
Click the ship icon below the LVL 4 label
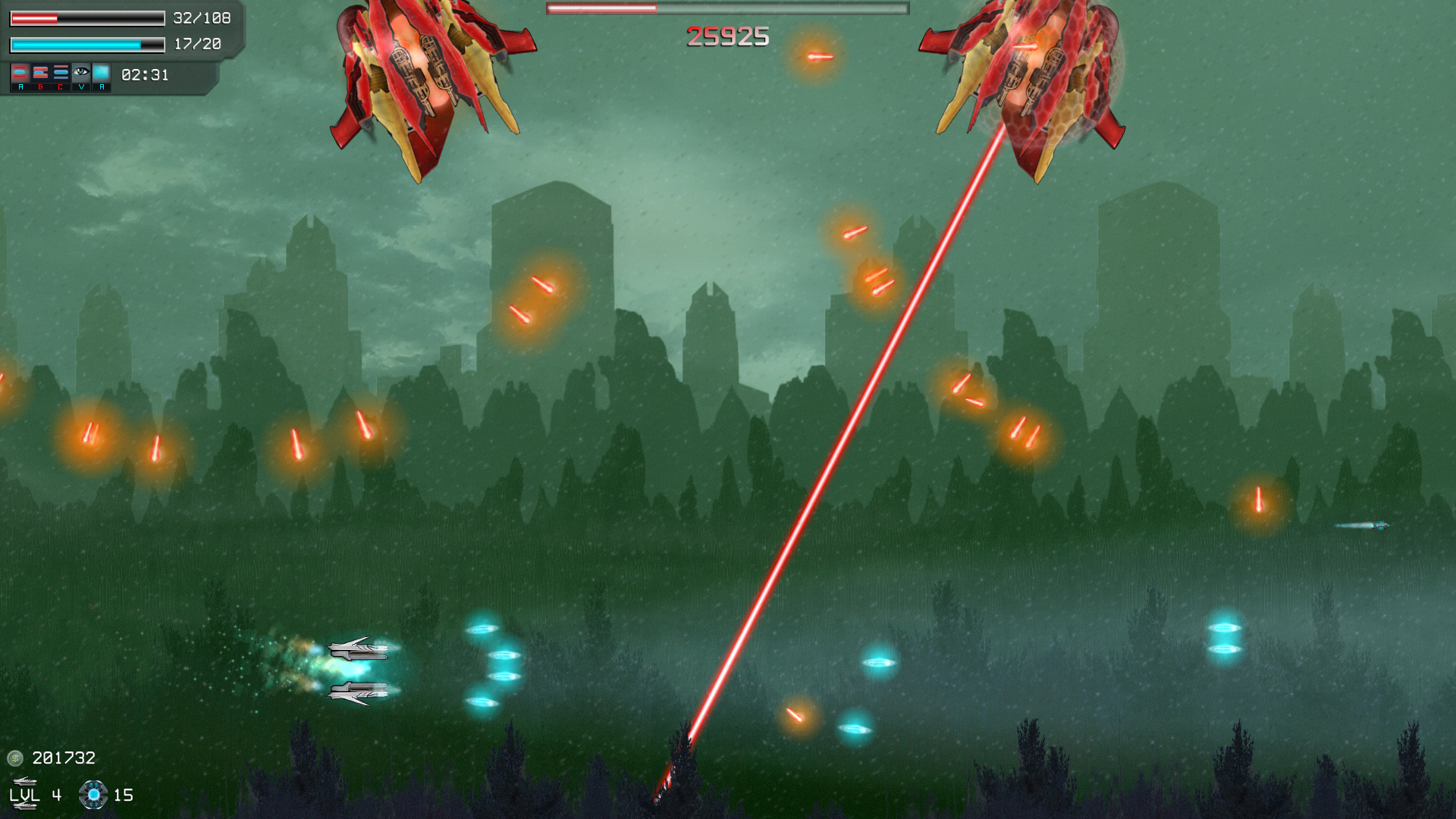pyautogui.click(x=25, y=806)
